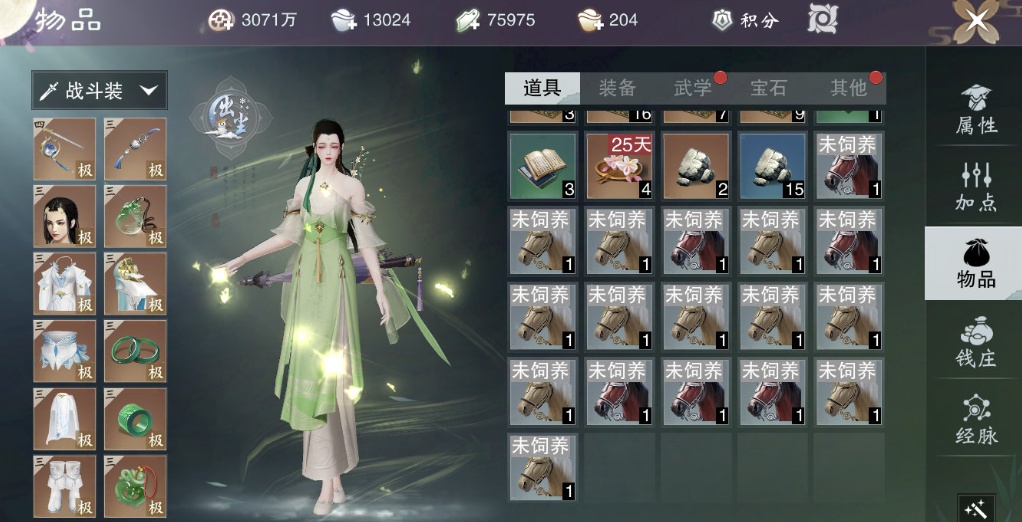Select the 25天 timed flower item
The height and width of the screenshot is (522, 1022).
pos(618,165)
